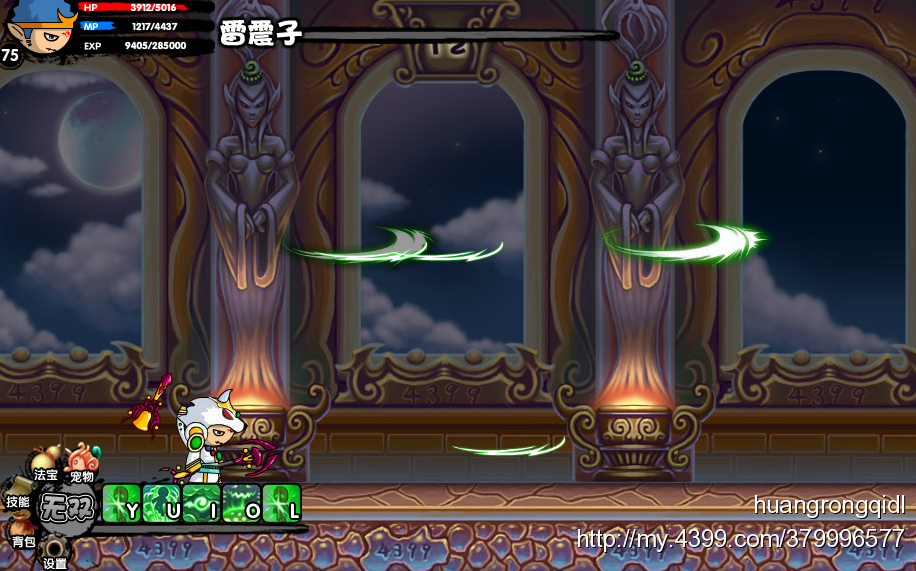Trigger the green vortex skill labeled I
Viewport: 916px width, 571px height.
(202, 503)
